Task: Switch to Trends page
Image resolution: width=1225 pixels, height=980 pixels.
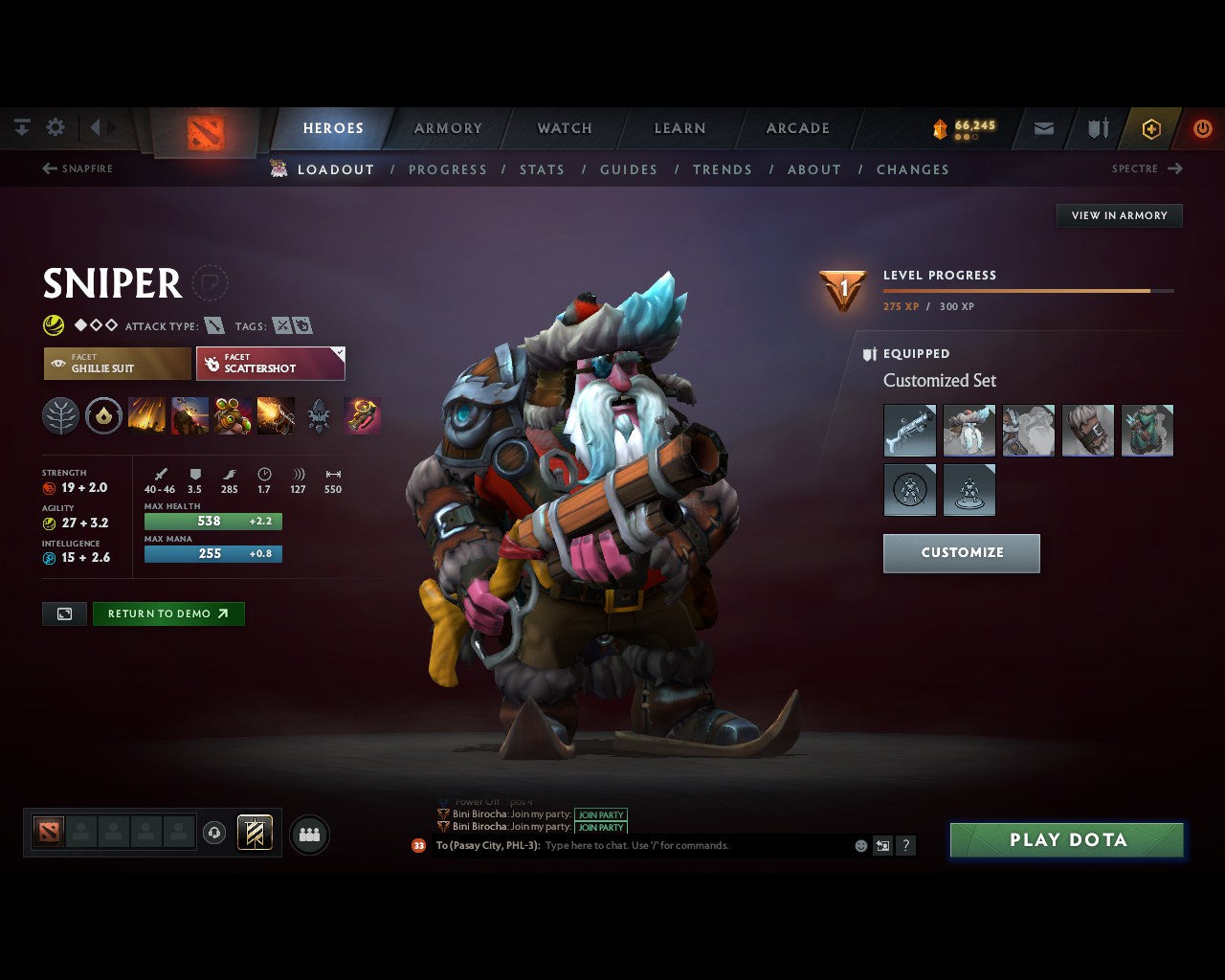Action: pos(723,169)
